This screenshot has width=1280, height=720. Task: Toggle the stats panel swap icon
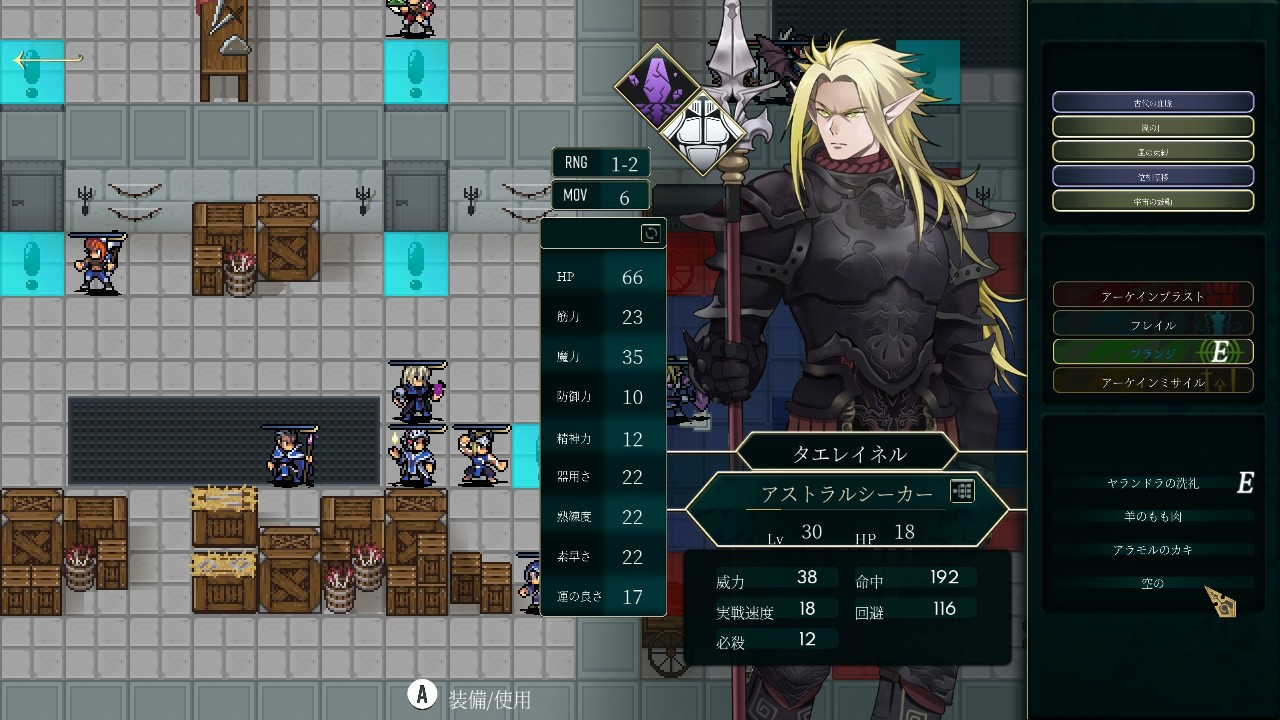(x=650, y=234)
